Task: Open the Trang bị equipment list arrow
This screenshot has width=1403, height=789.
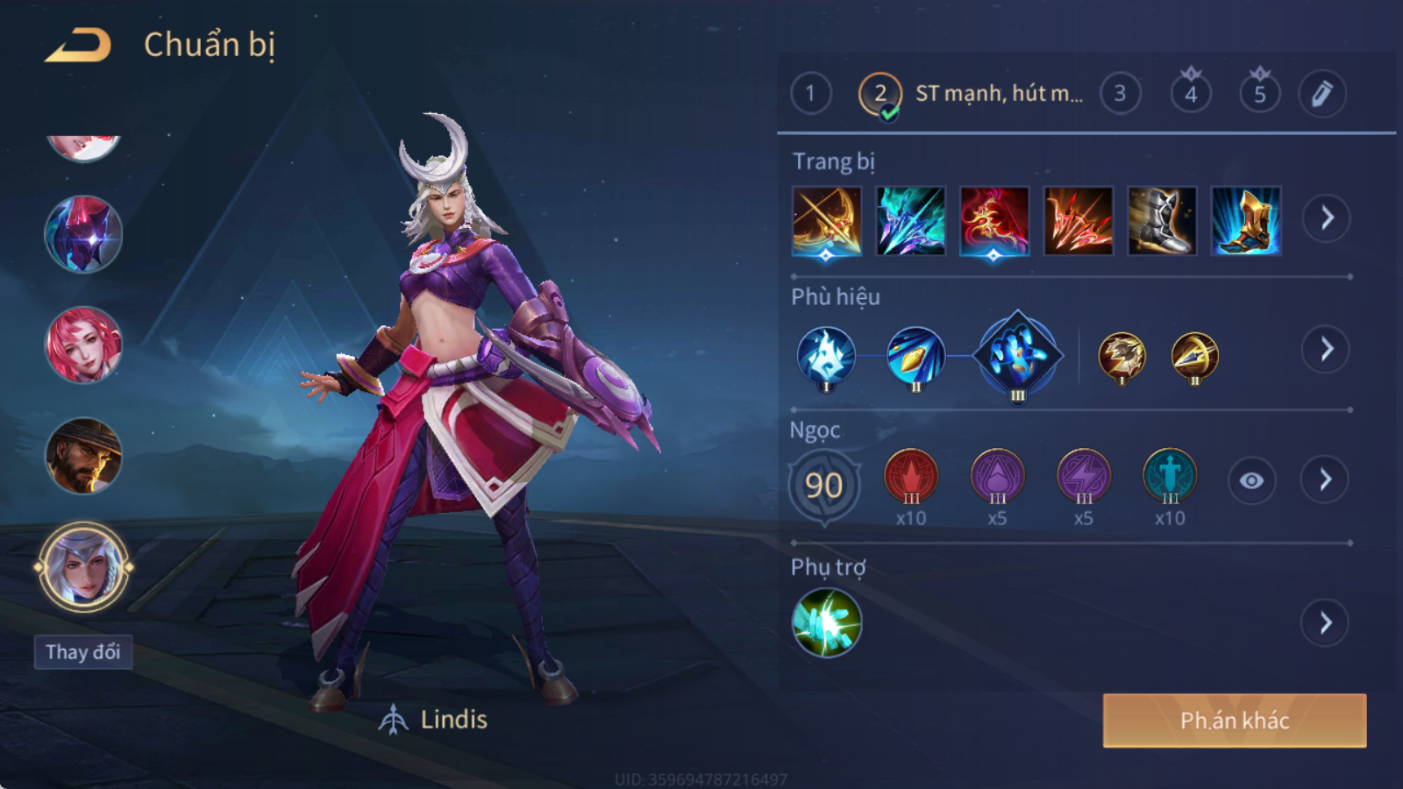Action: pyautogui.click(x=1327, y=218)
